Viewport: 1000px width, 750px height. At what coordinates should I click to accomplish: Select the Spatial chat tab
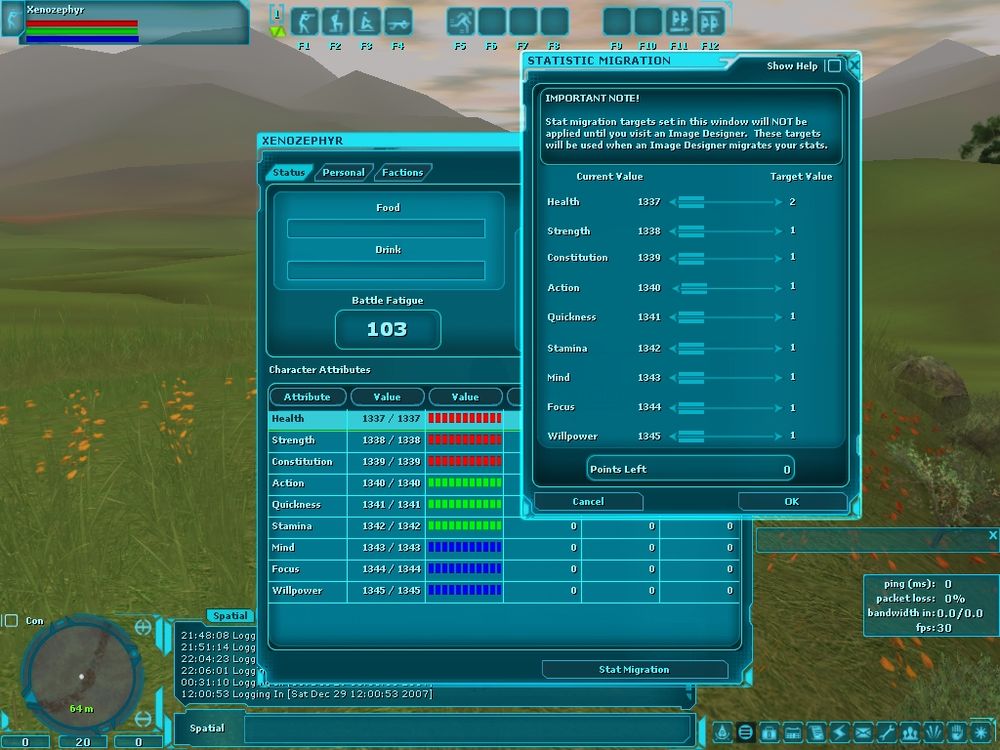pyautogui.click(x=230, y=616)
